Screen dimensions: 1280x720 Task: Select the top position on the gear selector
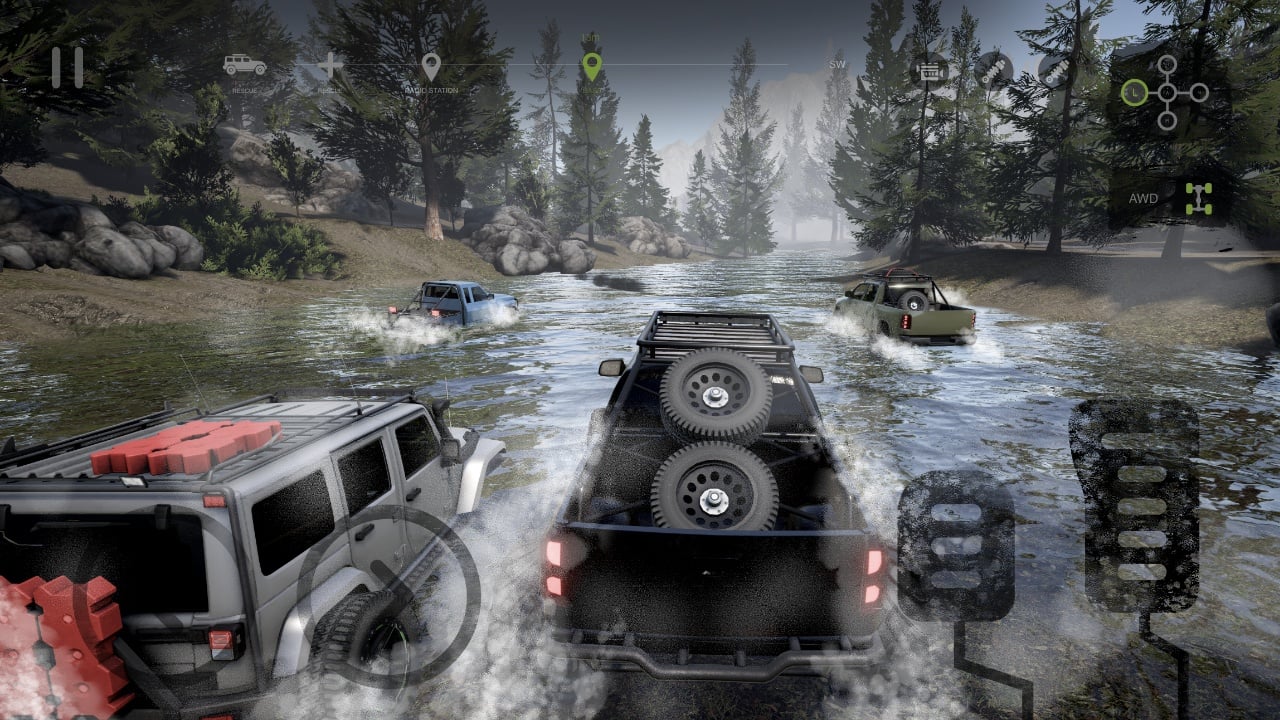[1167, 63]
